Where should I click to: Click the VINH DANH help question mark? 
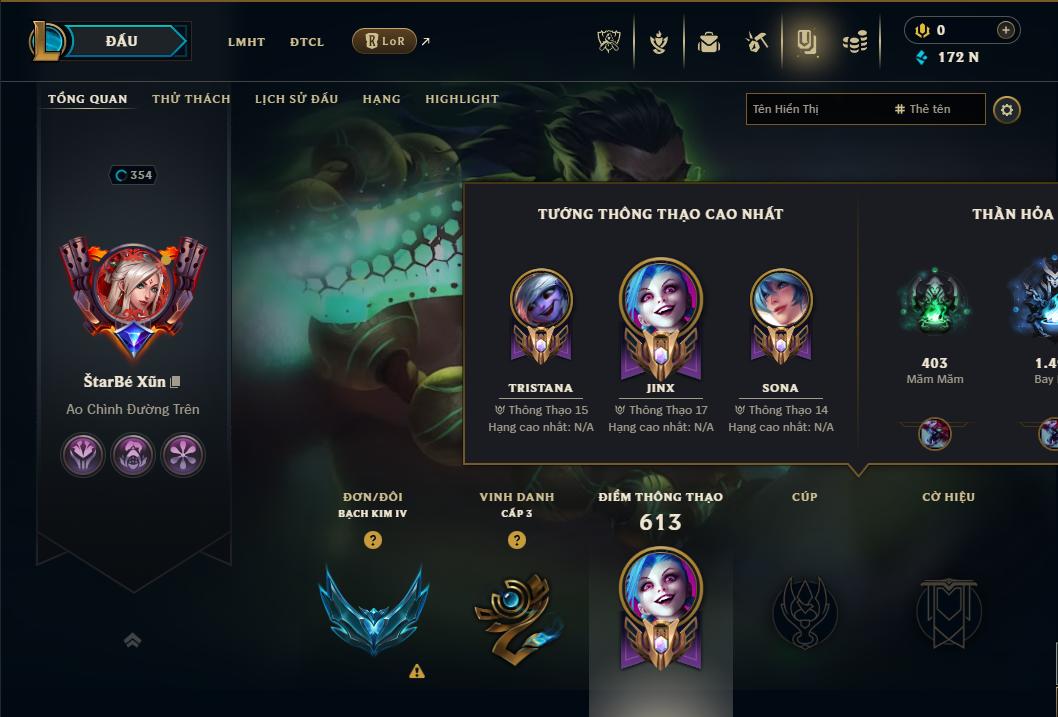[516, 540]
